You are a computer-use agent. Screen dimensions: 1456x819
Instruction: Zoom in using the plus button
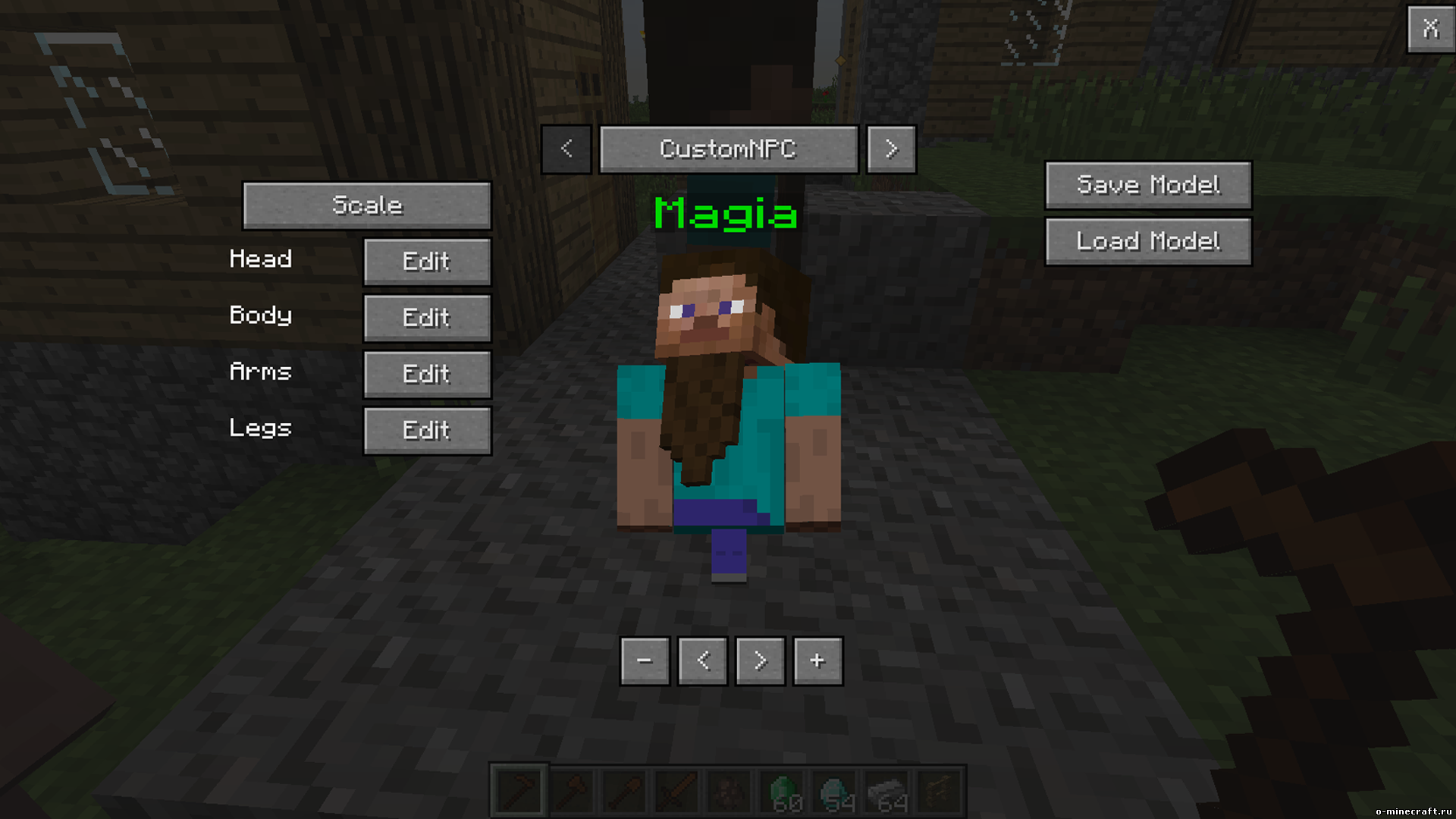(x=817, y=661)
